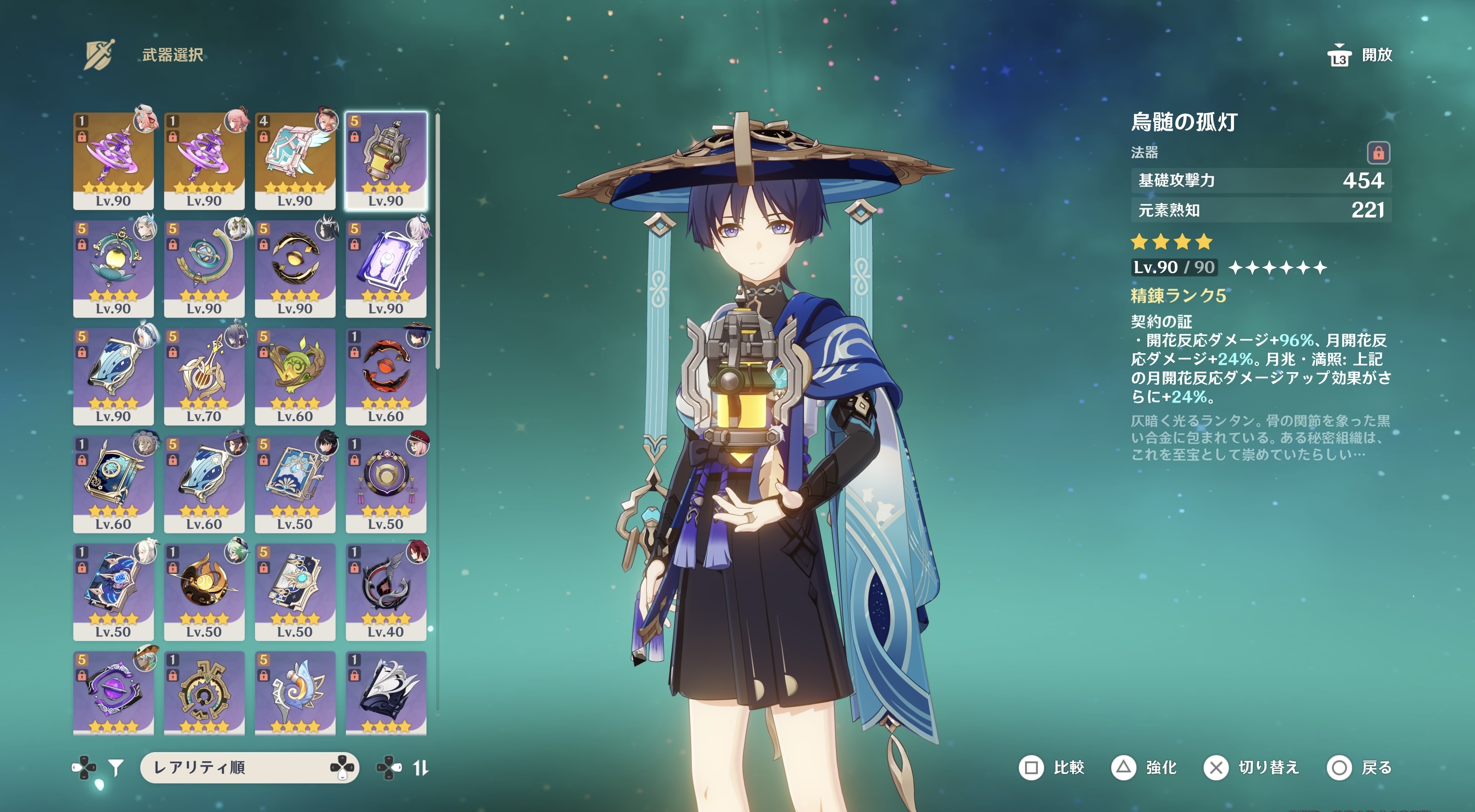
Task: Choose the teal crescent catalyst with yellow orb
Action: point(113,268)
